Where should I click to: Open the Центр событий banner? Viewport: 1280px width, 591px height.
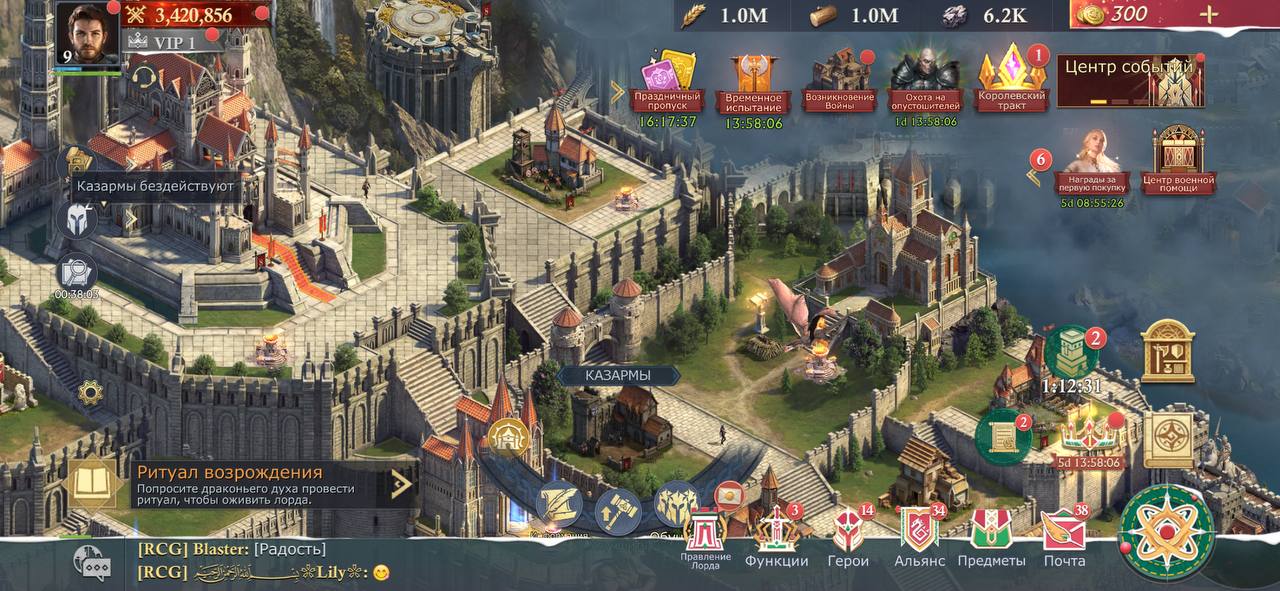click(x=1130, y=79)
